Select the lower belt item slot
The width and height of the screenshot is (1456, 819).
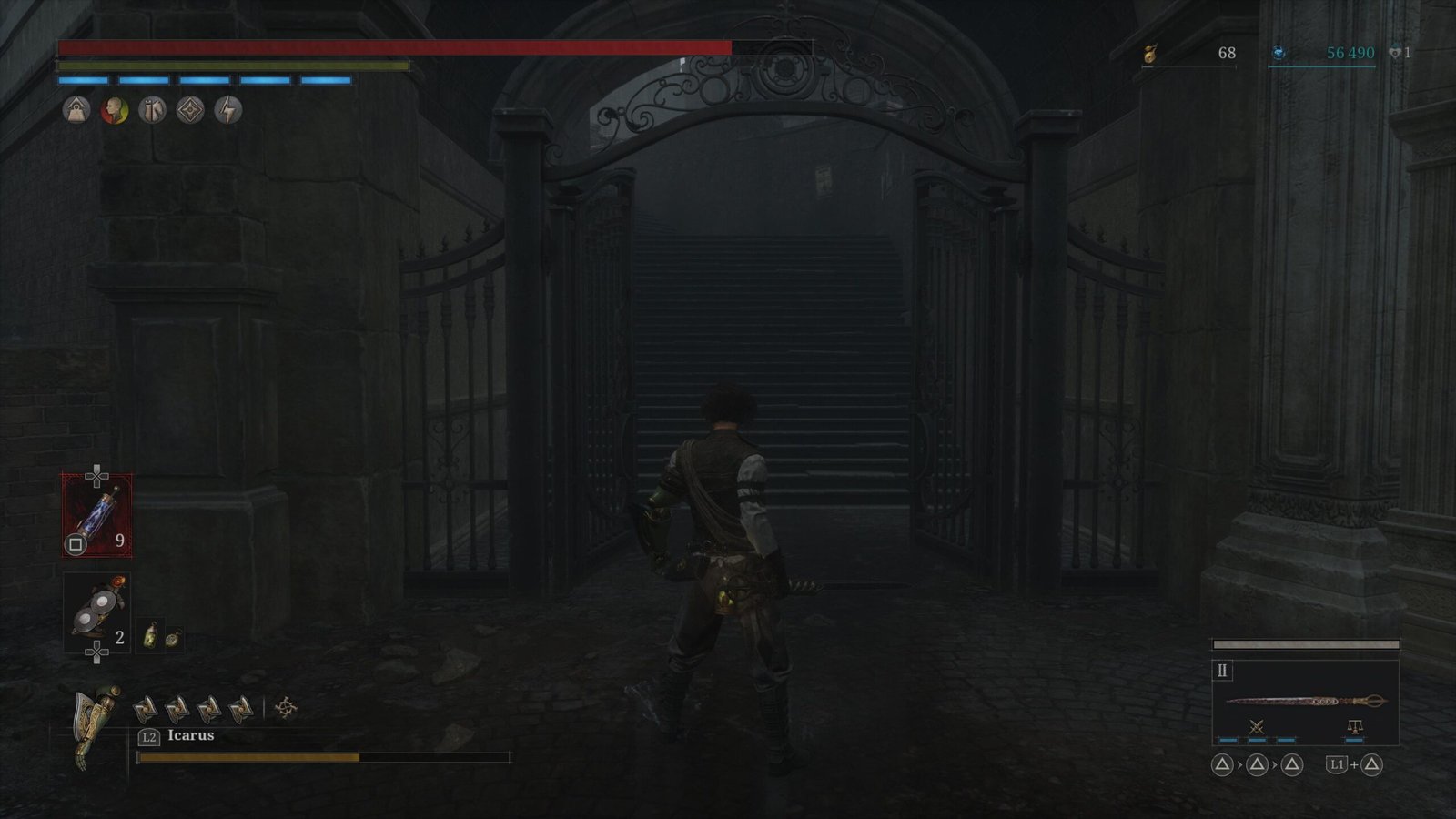pos(96,613)
